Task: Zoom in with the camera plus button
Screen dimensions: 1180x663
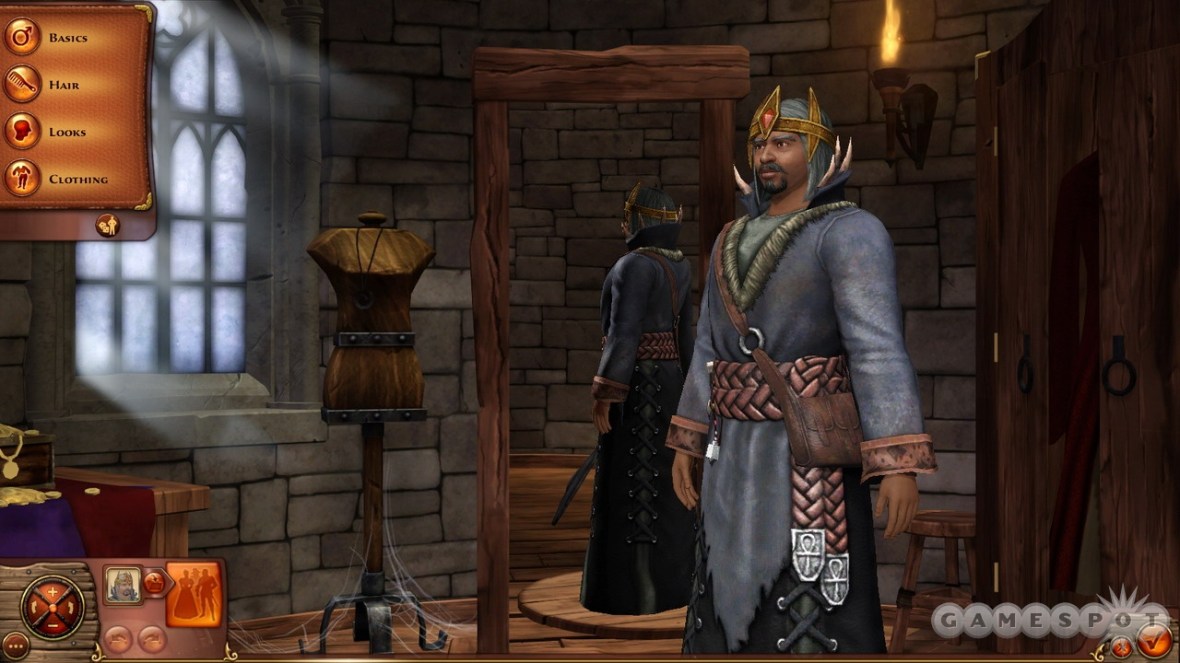Action: point(52,591)
